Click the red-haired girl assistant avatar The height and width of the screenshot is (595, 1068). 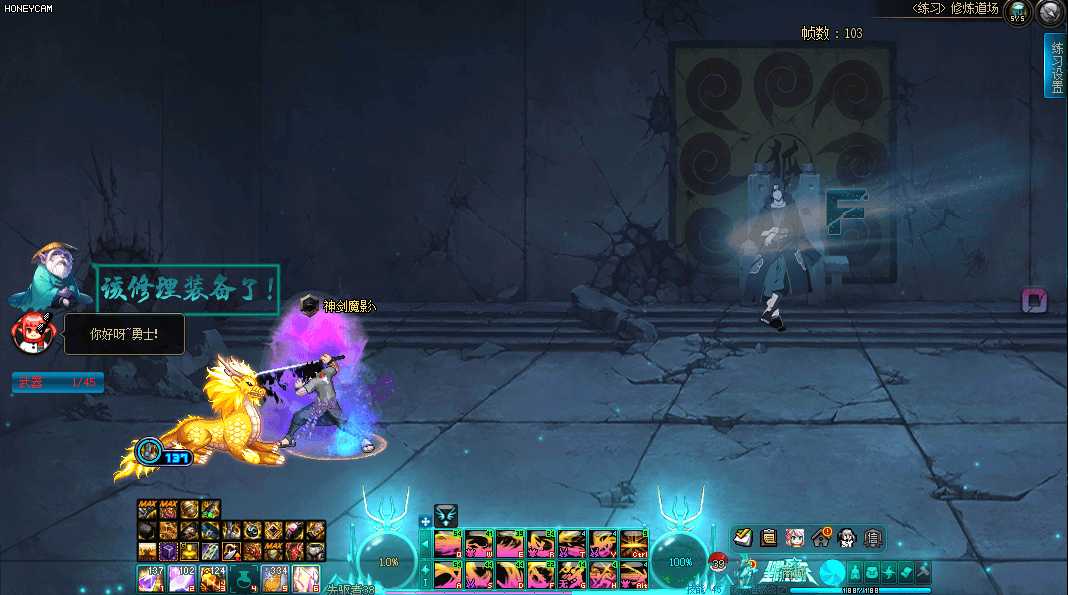[x=32, y=331]
